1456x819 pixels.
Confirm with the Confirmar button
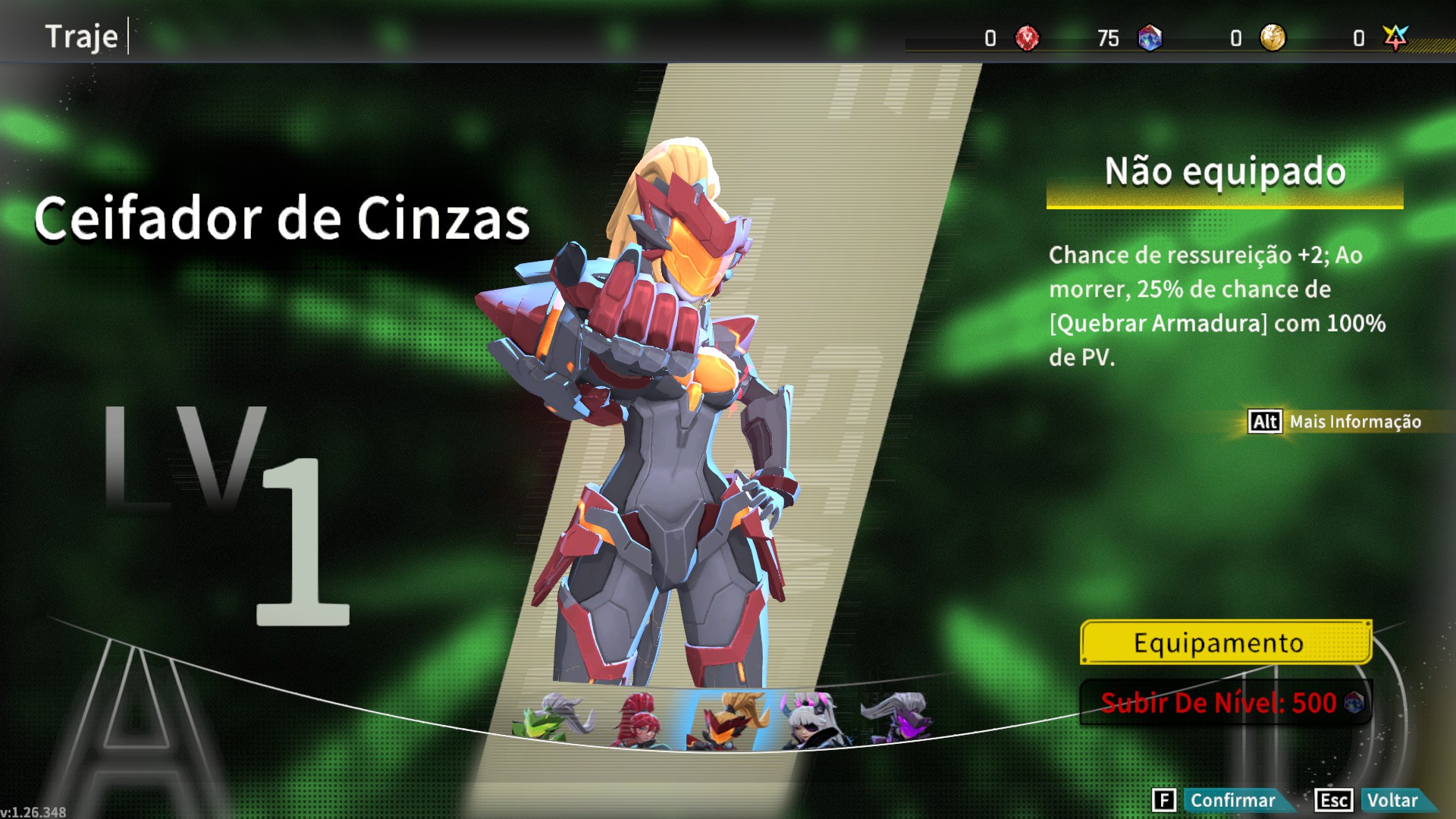(x=1232, y=800)
